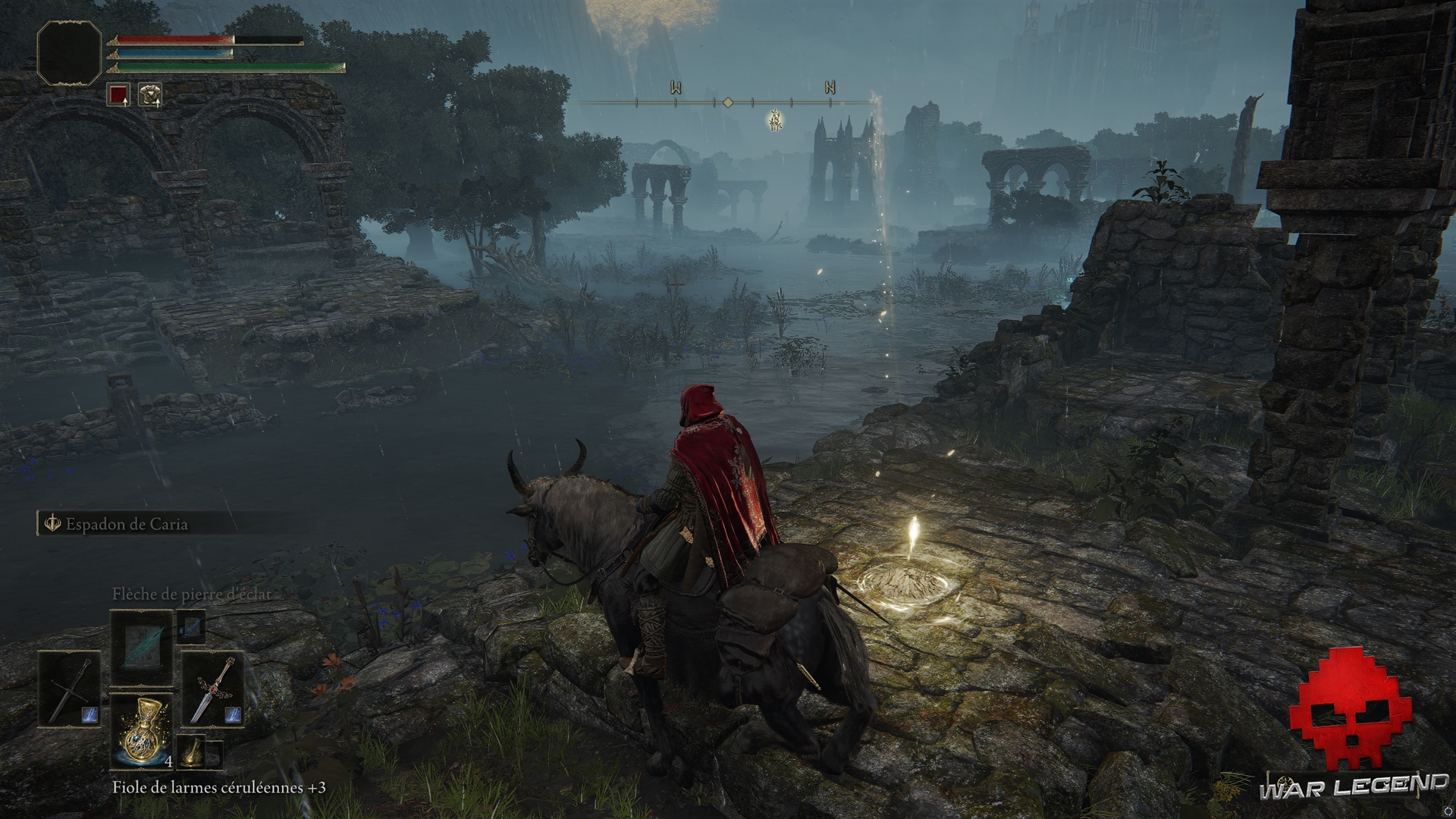Click the red square buff status icon

pos(118,95)
